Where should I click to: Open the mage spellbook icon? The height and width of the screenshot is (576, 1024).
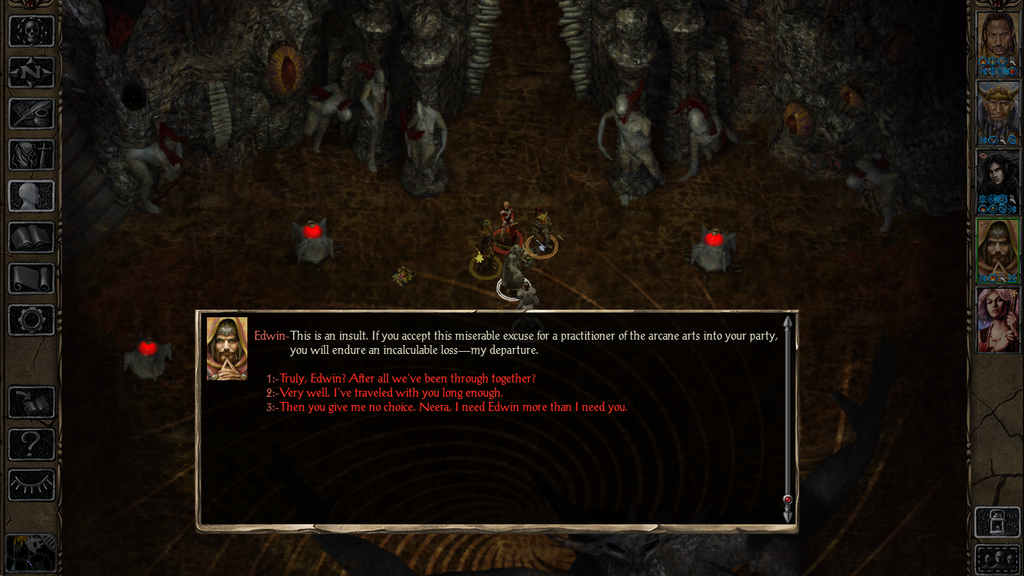[31, 237]
